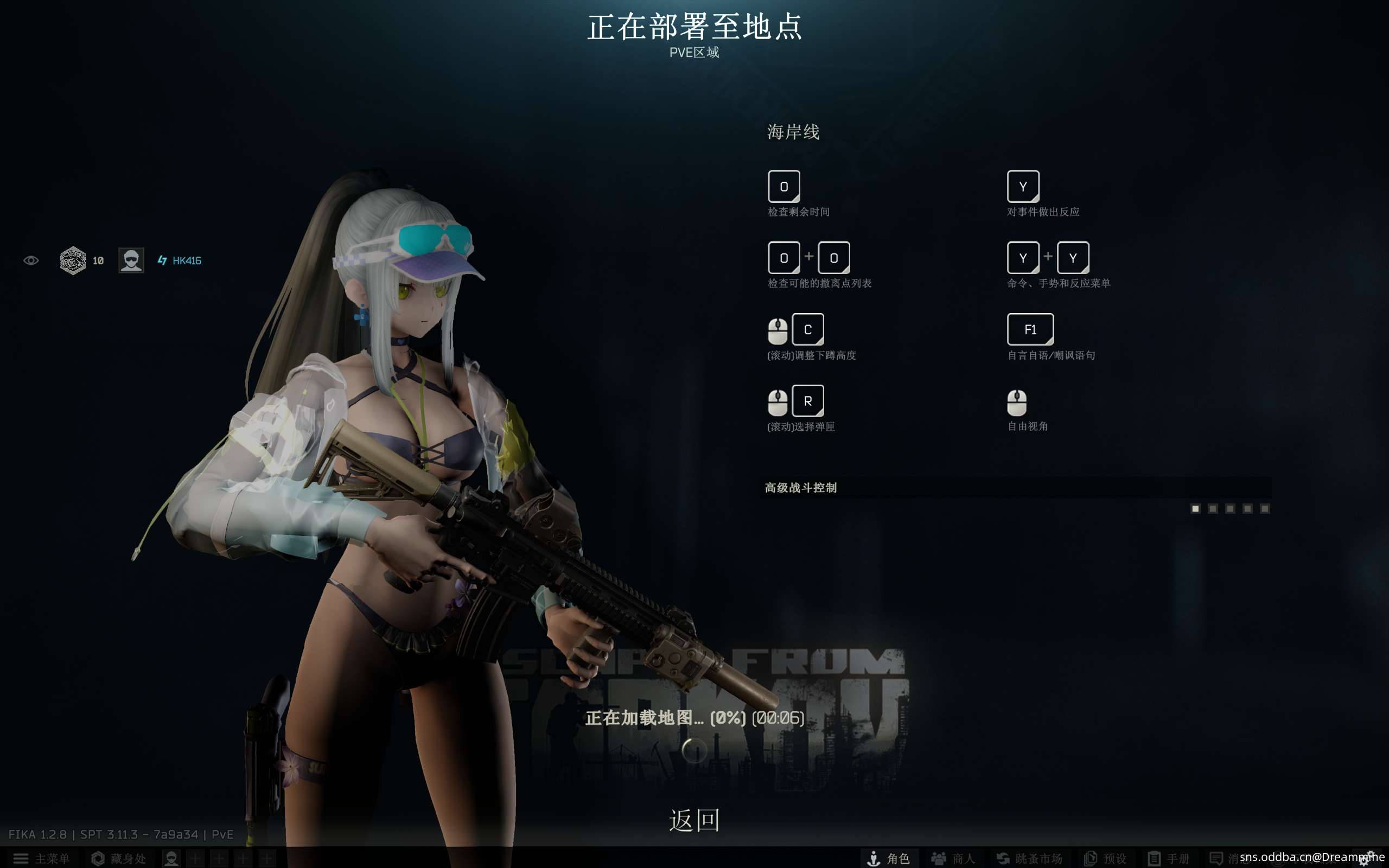Open the 跳蚤市场 flea market
Screen dimensions: 1389x868
[1029, 858]
